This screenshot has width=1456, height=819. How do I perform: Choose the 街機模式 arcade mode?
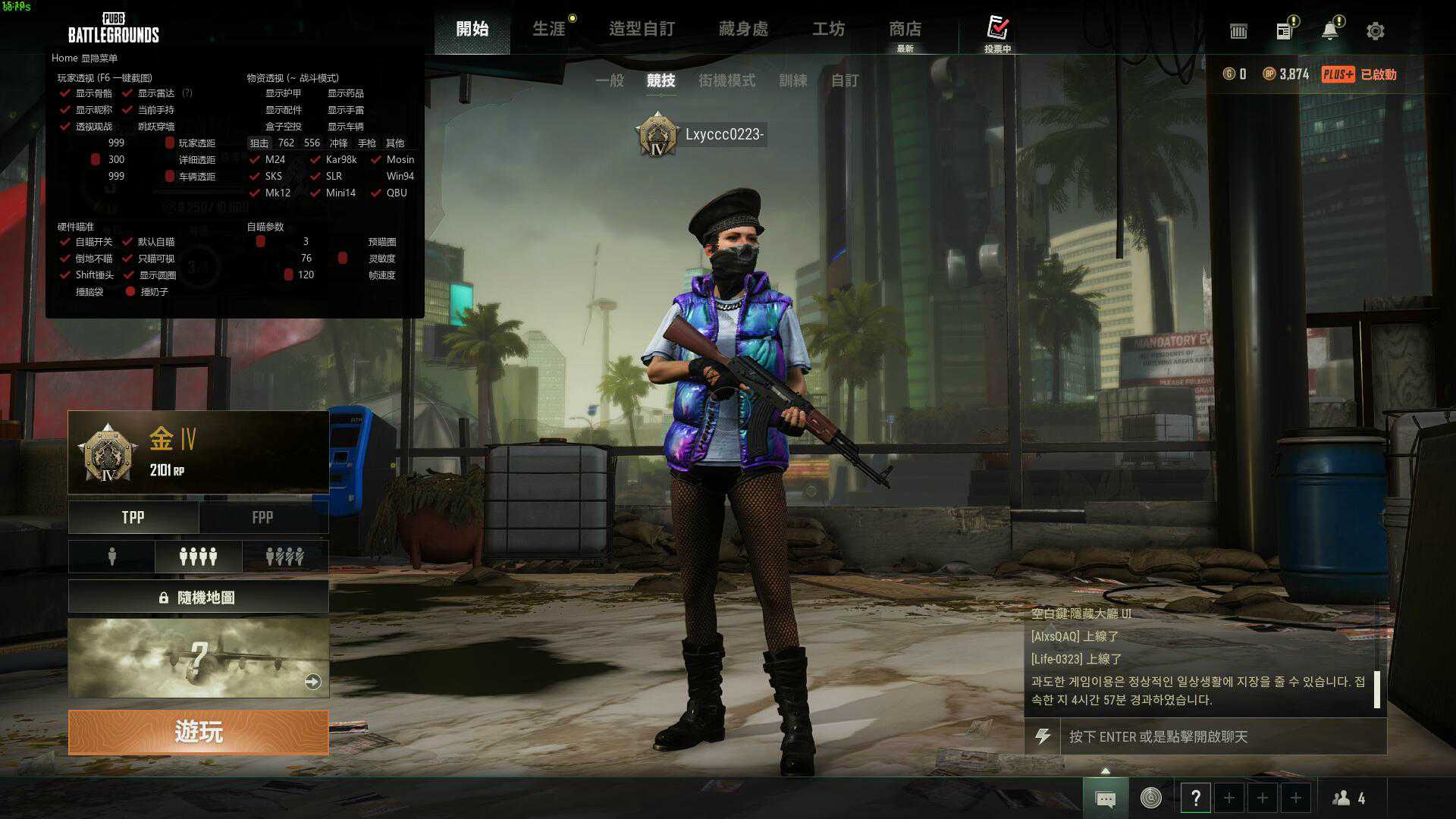click(x=726, y=80)
